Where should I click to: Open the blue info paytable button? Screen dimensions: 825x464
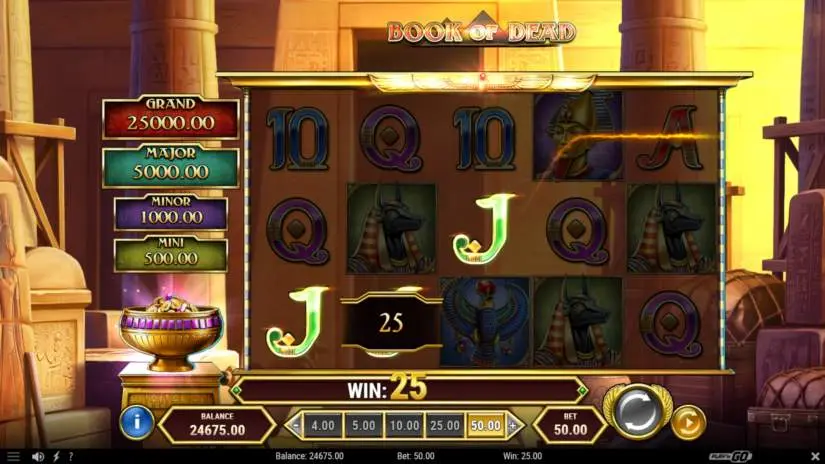point(136,422)
